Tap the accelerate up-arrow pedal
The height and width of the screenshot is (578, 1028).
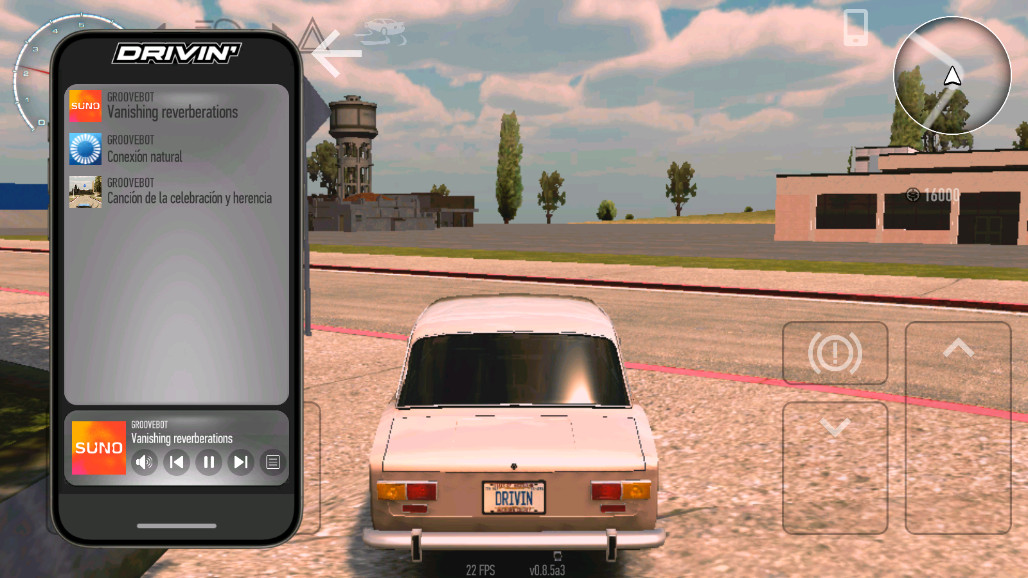coord(958,428)
